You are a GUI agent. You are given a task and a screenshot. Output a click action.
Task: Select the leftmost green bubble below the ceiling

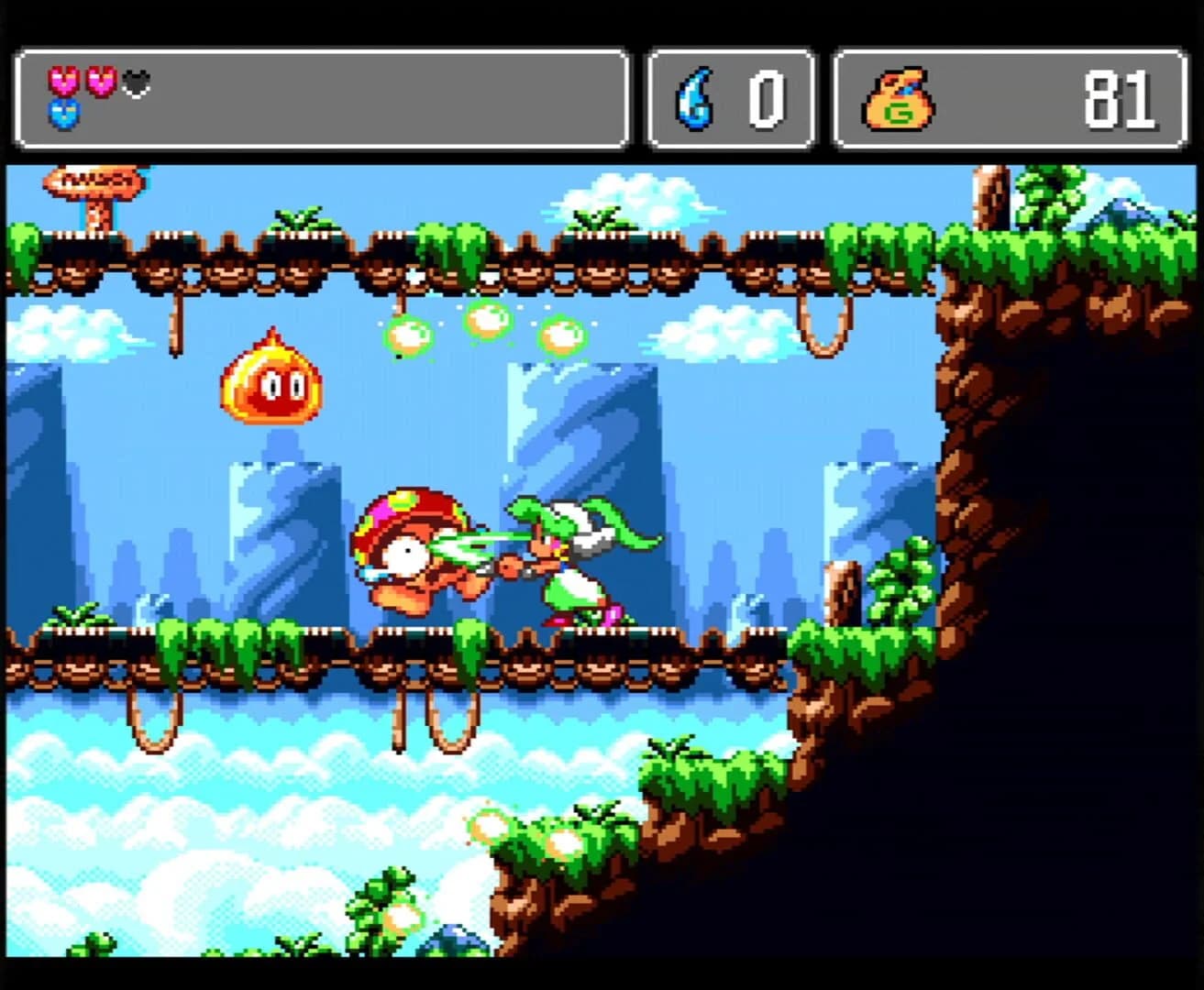coord(410,336)
